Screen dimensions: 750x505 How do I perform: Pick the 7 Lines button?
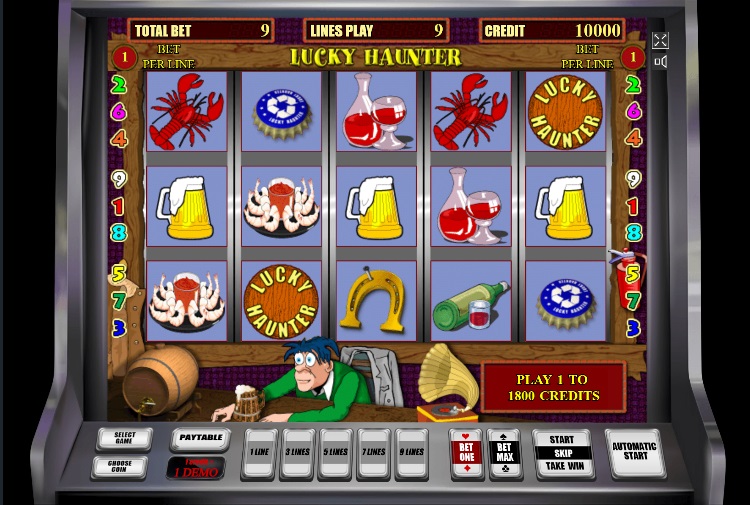pyautogui.click(x=374, y=453)
